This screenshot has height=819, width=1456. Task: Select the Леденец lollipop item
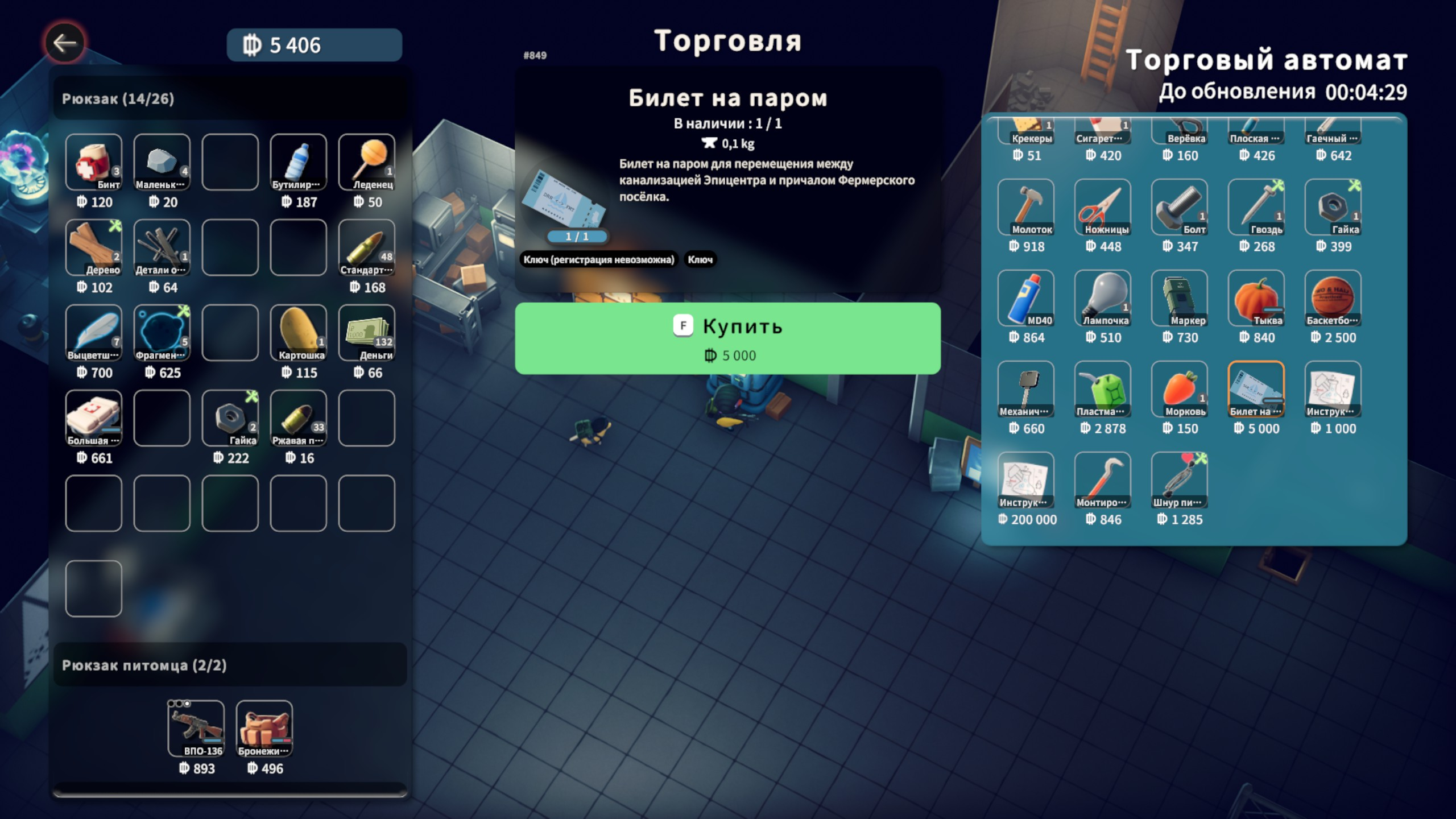click(367, 162)
